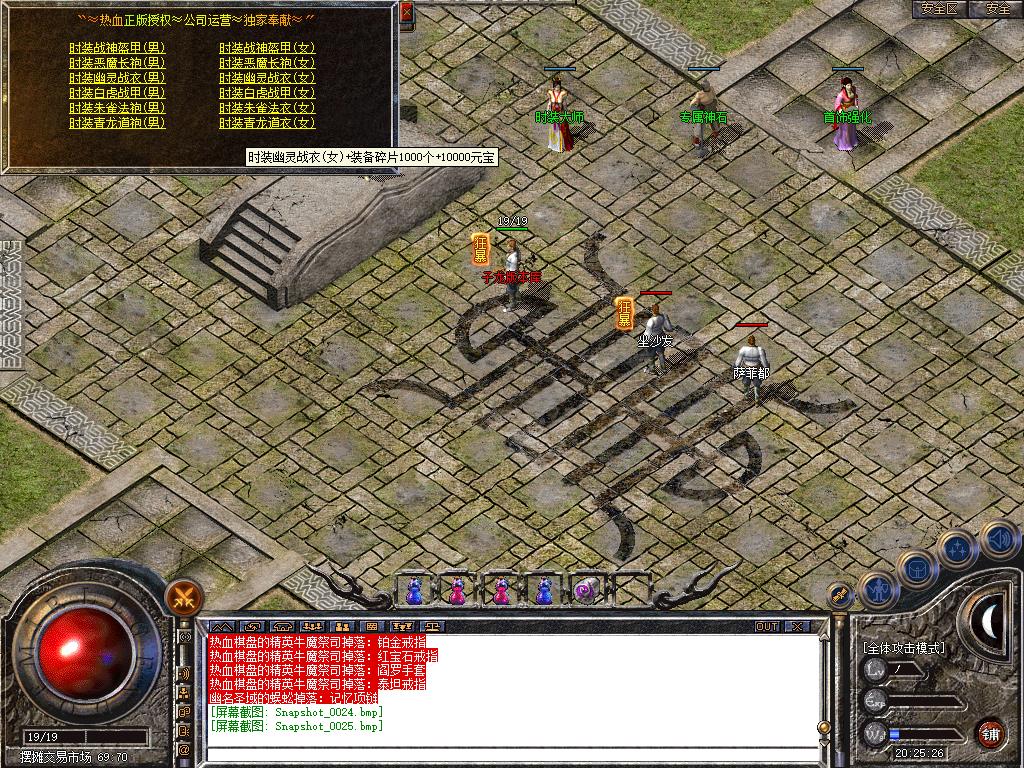Click the 安全区 button at top
The width and height of the screenshot is (1024, 768).
click(x=939, y=9)
